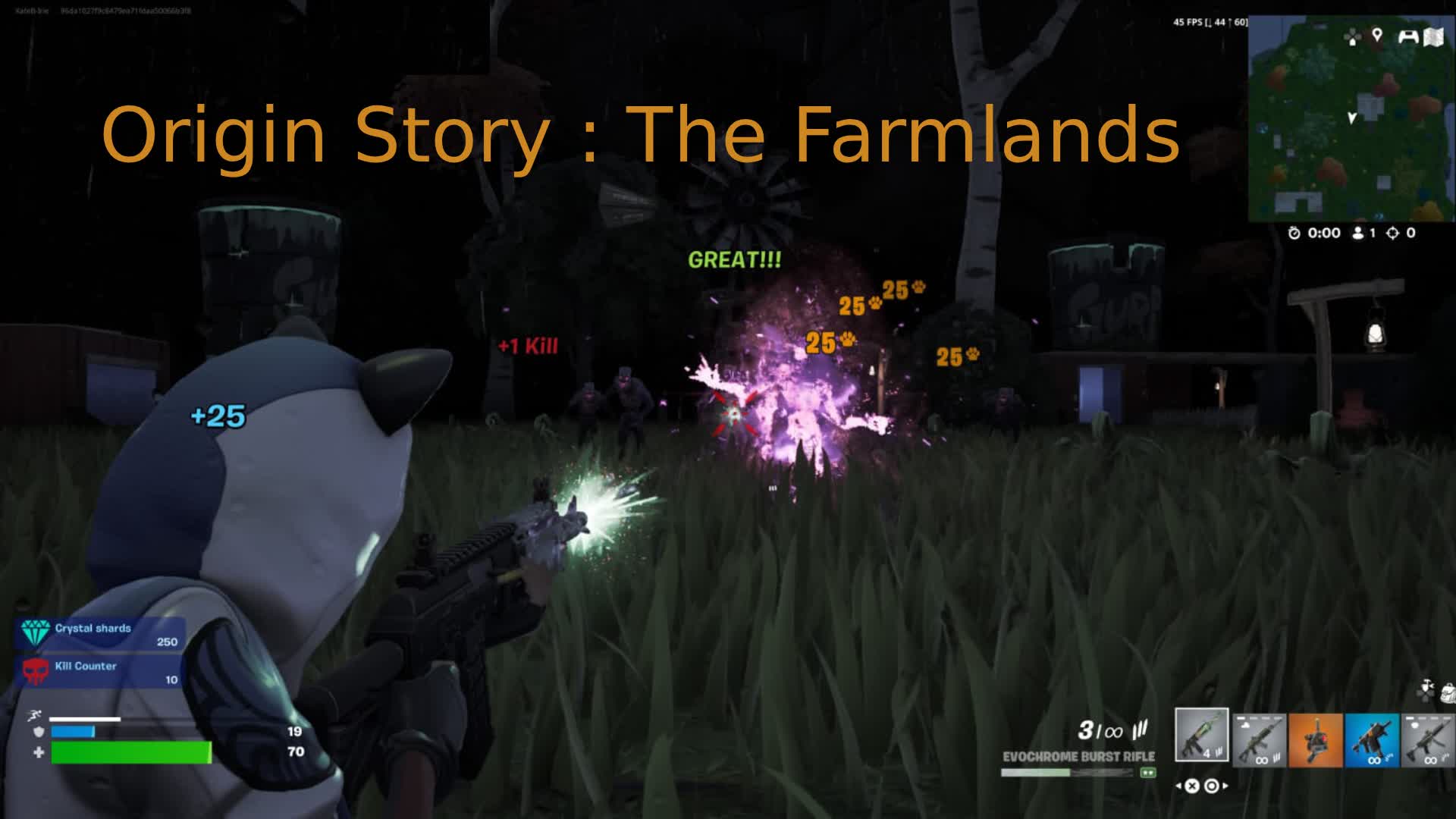Open the full map via the map icon

click(x=1435, y=35)
